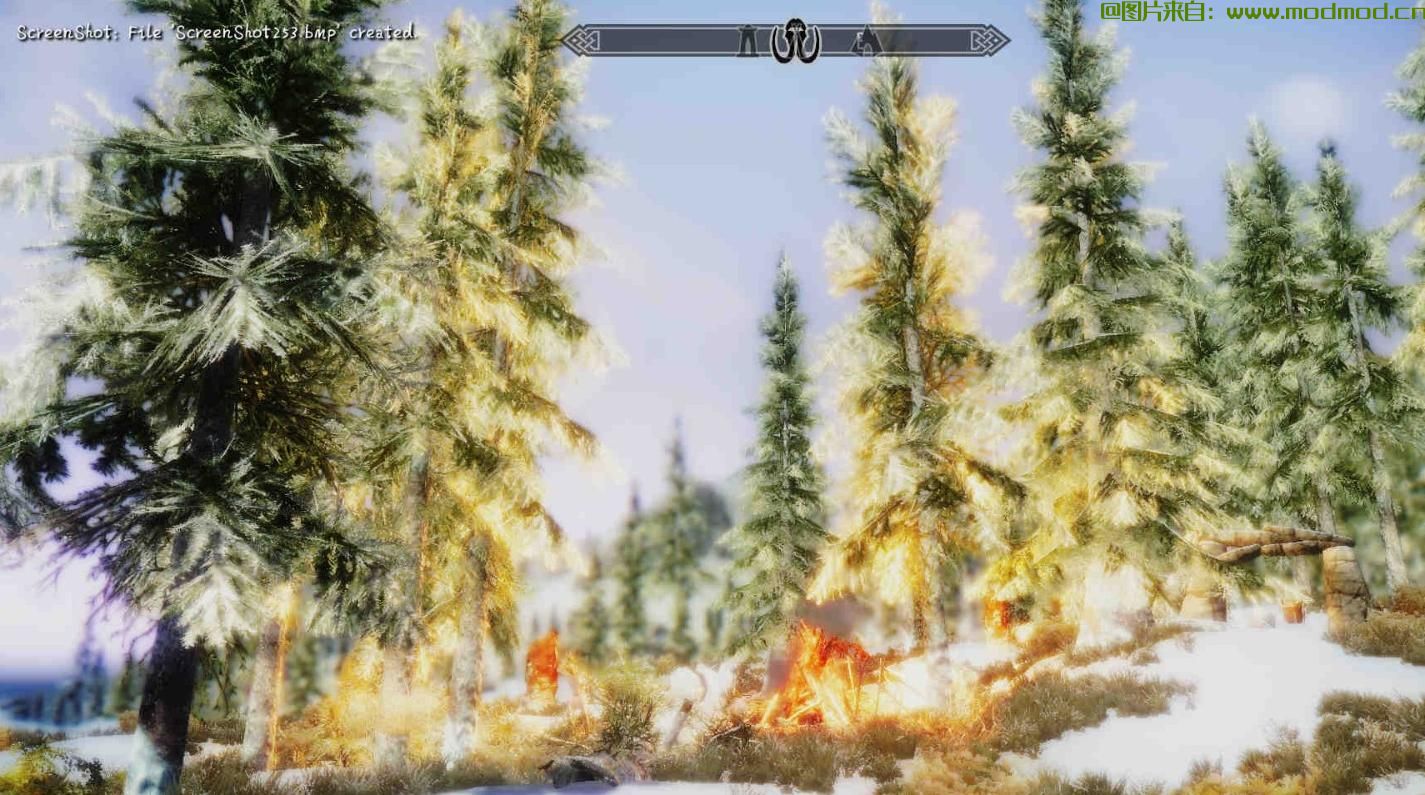Click the mountain cave compass marker
Screen dimensions: 1425x795
tap(865, 41)
